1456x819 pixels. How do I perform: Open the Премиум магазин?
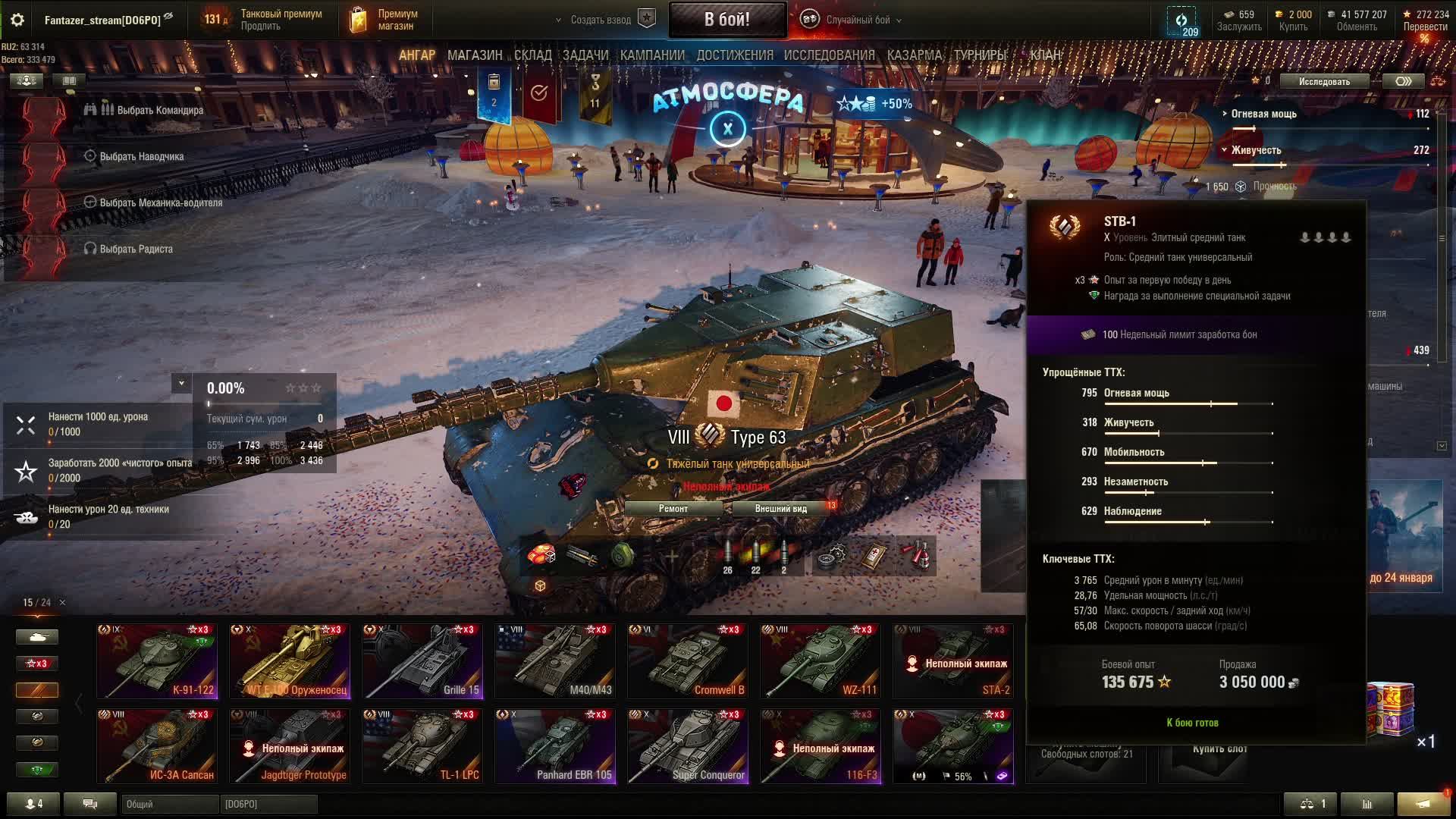[x=385, y=20]
